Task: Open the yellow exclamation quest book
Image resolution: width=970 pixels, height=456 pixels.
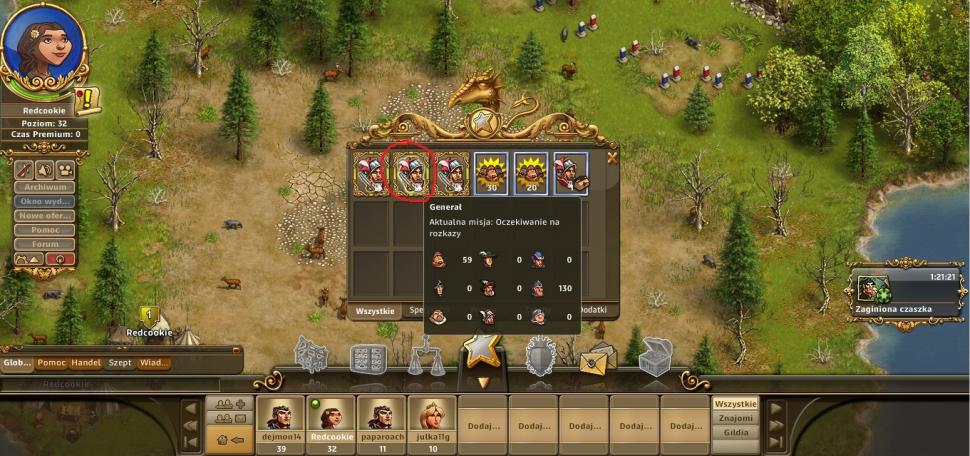Action: coord(87,100)
